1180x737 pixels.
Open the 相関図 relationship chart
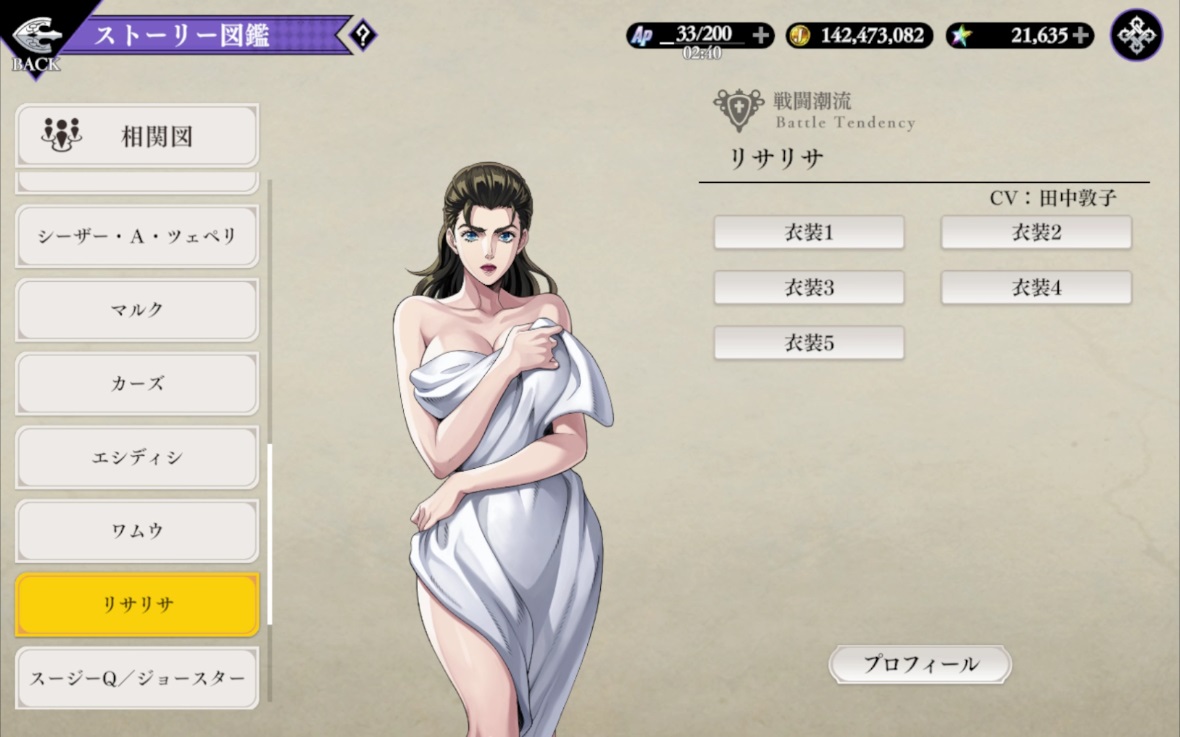[137, 135]
